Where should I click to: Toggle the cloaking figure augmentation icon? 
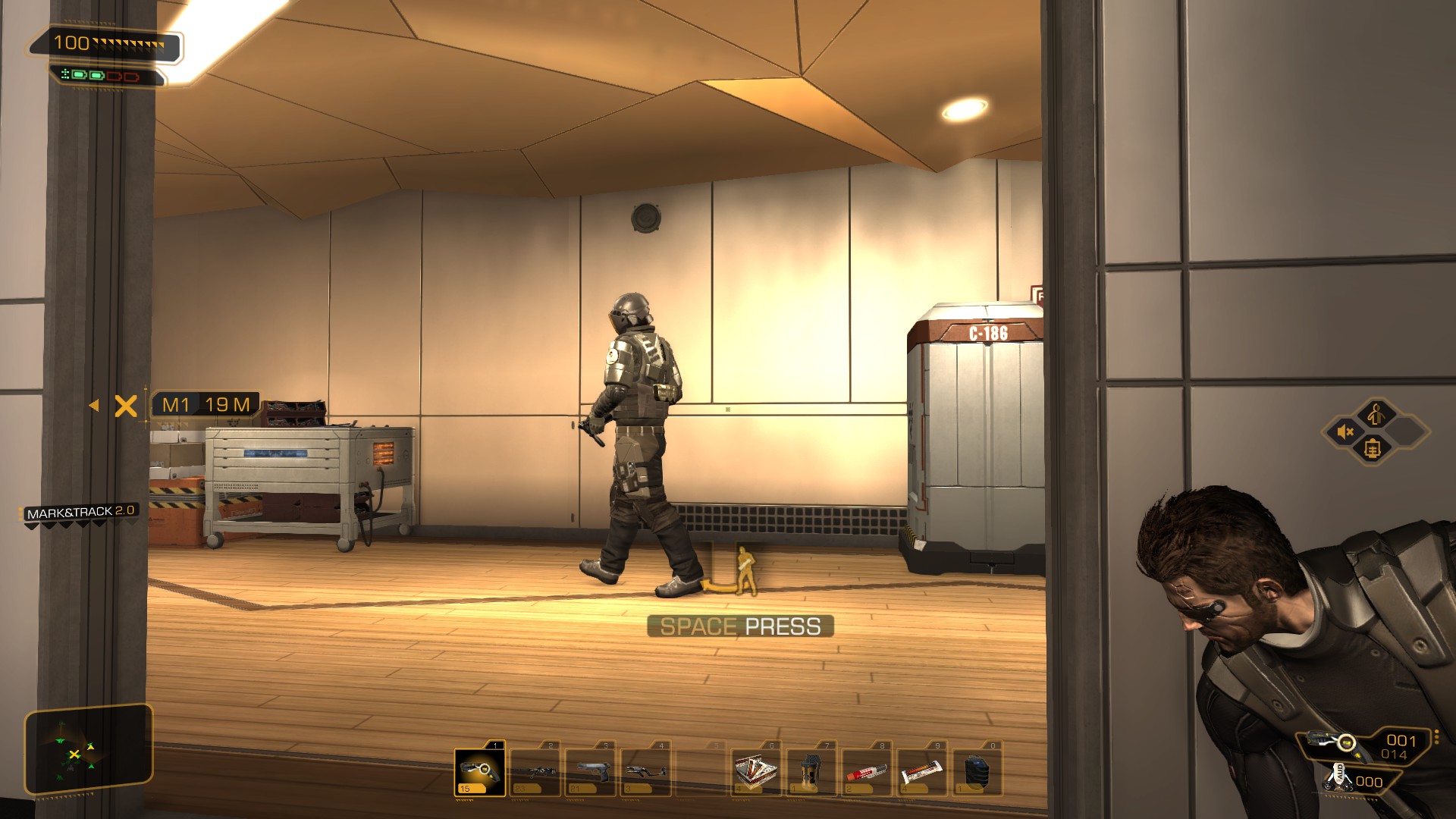point(1376,414)
